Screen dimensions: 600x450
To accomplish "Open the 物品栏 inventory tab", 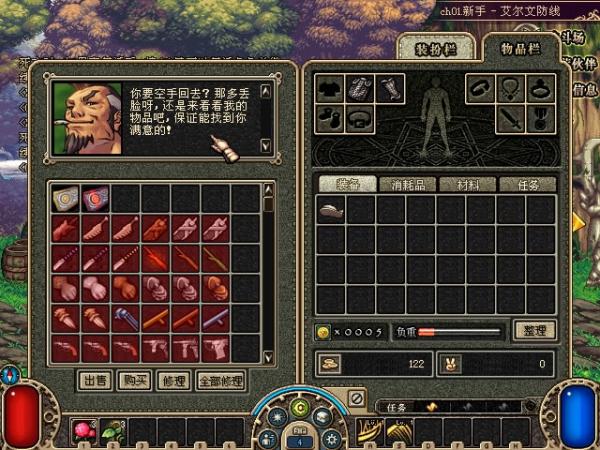I will coord(518,48).
